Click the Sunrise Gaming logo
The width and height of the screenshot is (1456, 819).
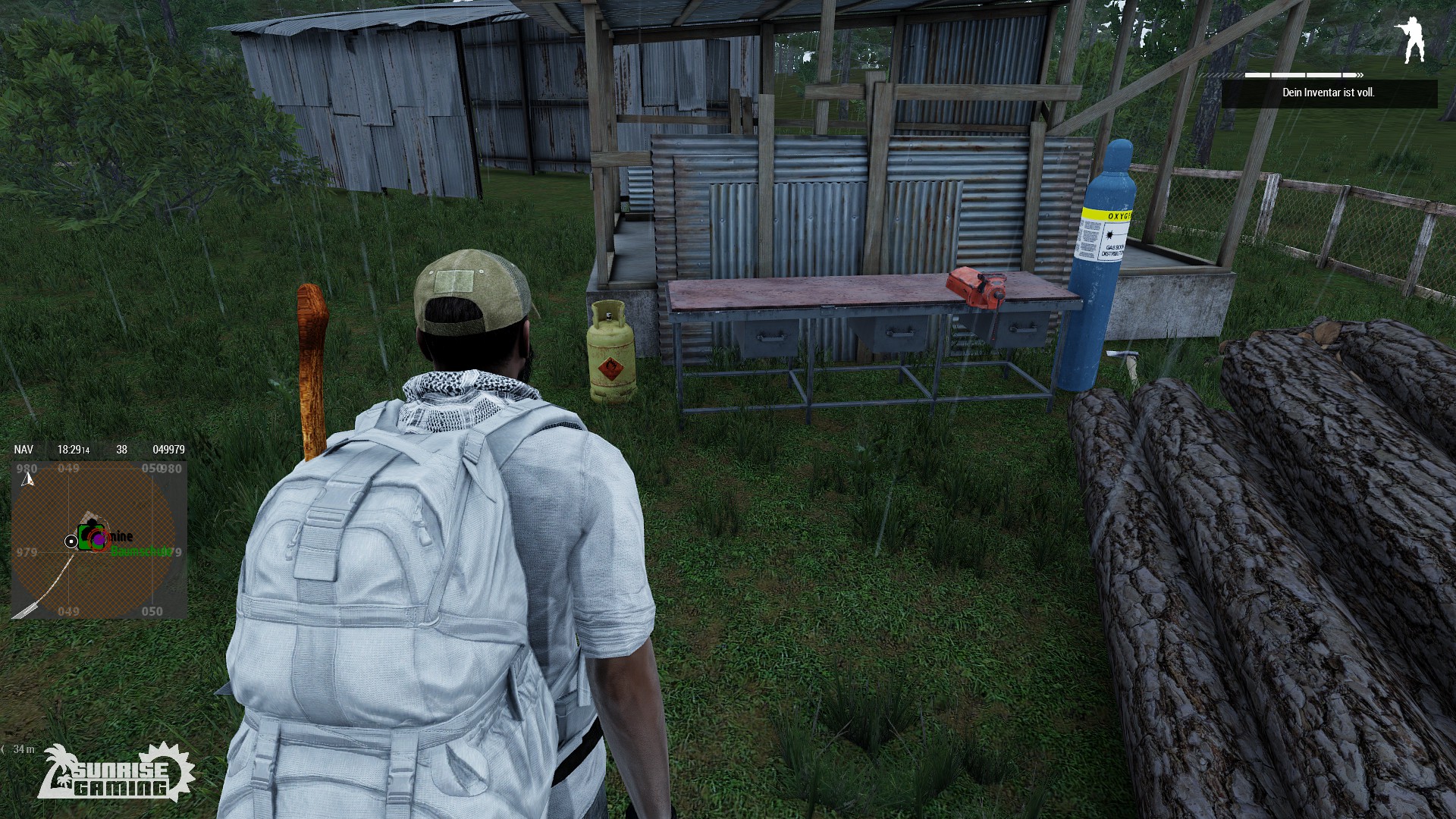pos(116,773)
